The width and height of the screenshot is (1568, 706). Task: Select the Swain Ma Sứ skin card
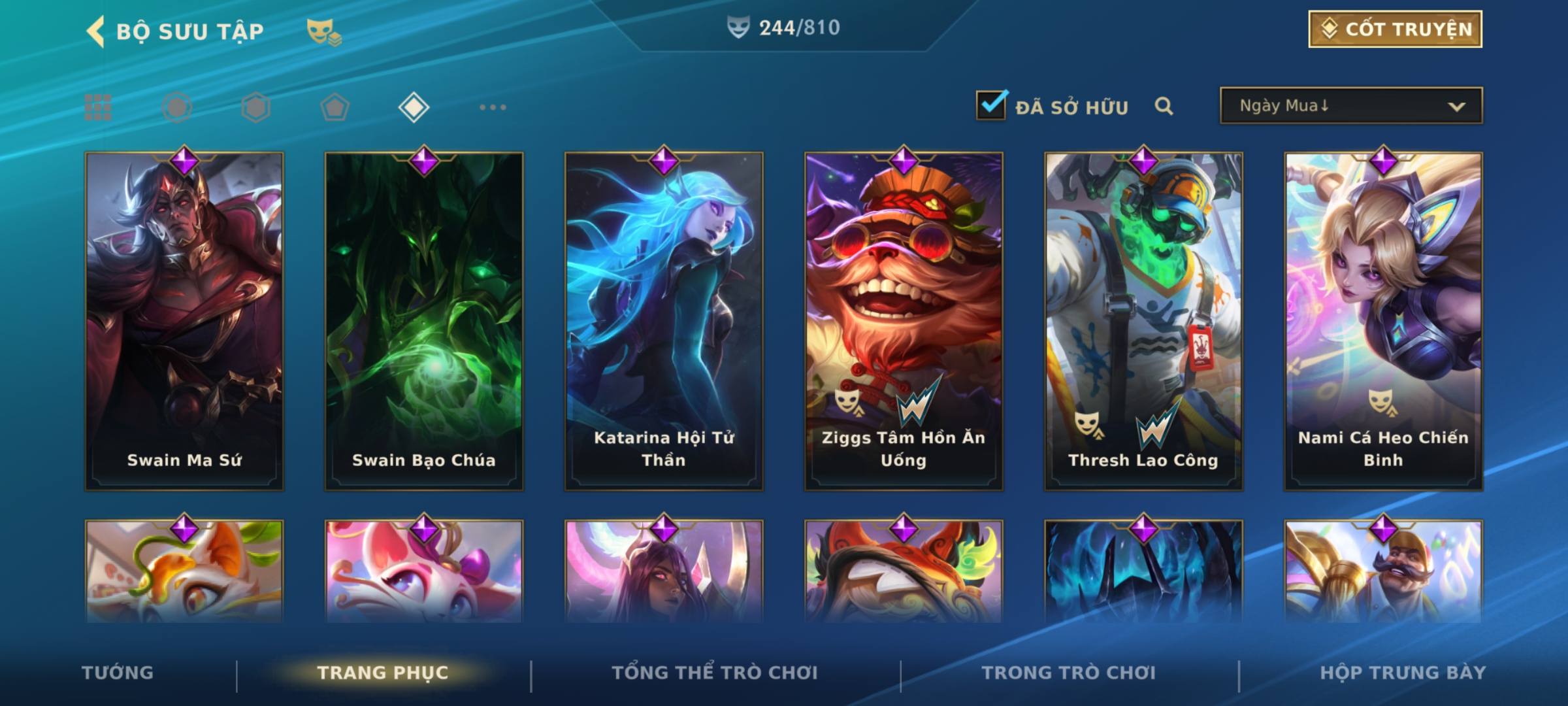point(184,320)
